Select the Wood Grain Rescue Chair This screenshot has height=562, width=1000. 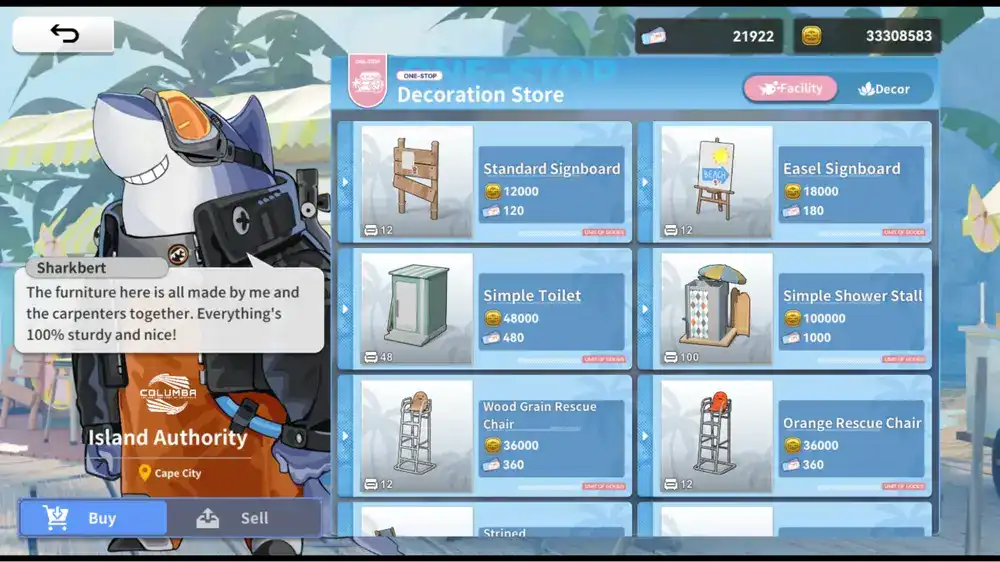[485, 436]
